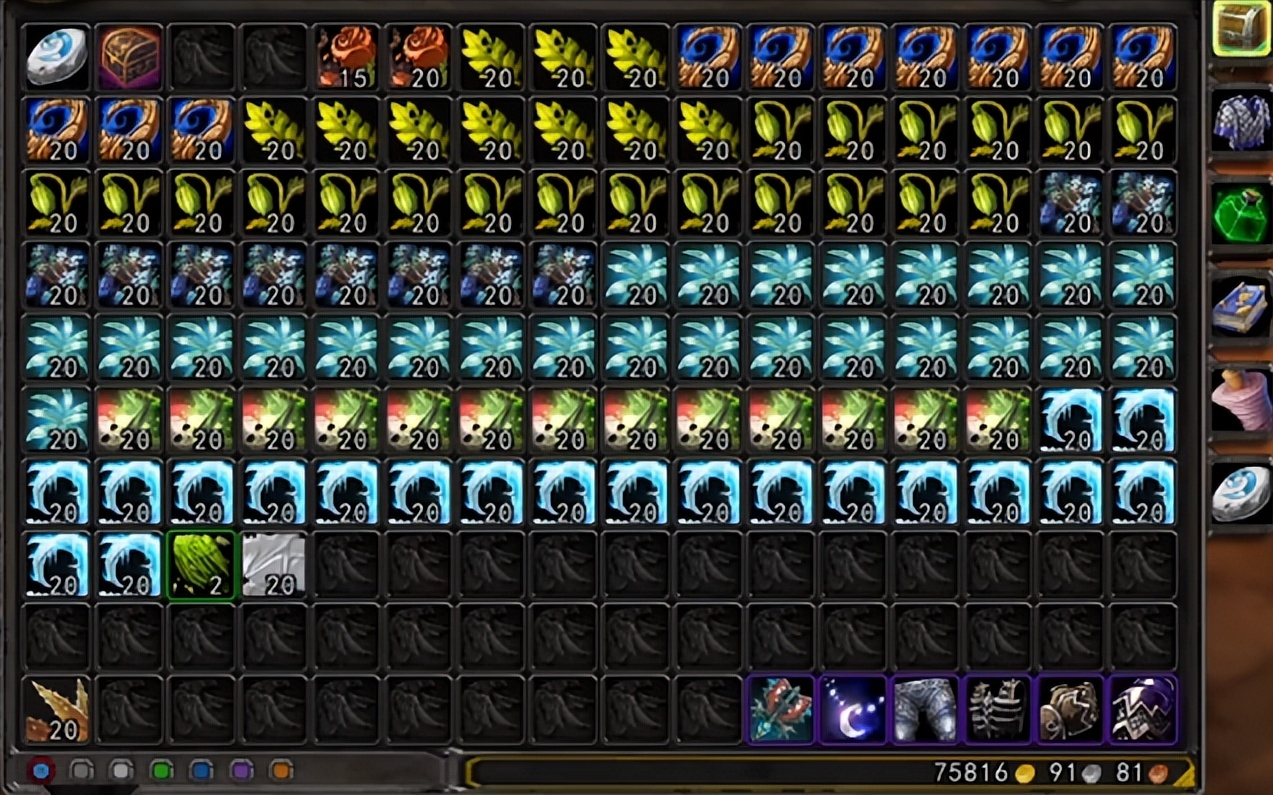Select the golden claws stack of 20
The height and width of the screenshot is (795, 1273).
coord(56,710)
